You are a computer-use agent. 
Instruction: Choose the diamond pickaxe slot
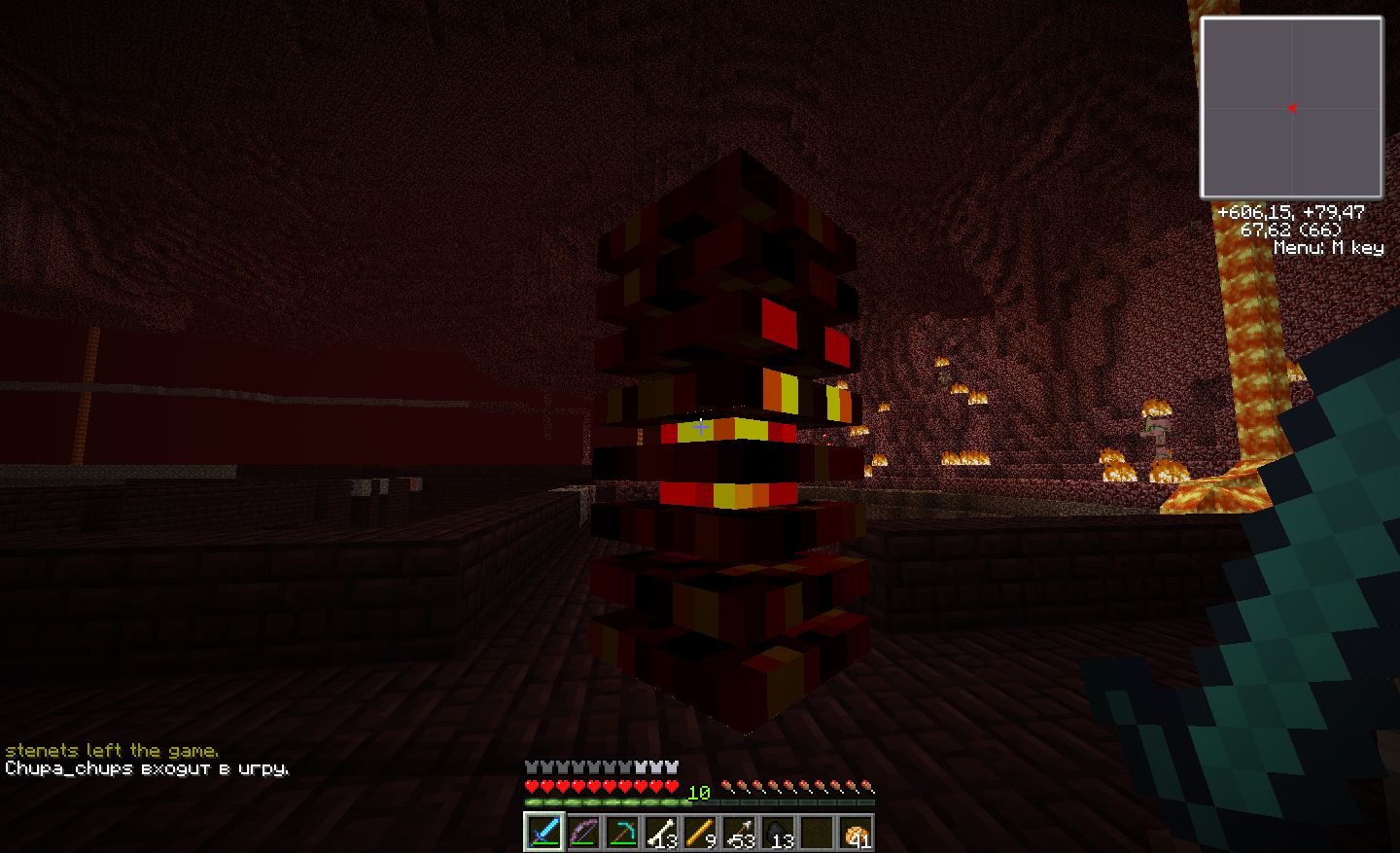click(x=621, y=833)
